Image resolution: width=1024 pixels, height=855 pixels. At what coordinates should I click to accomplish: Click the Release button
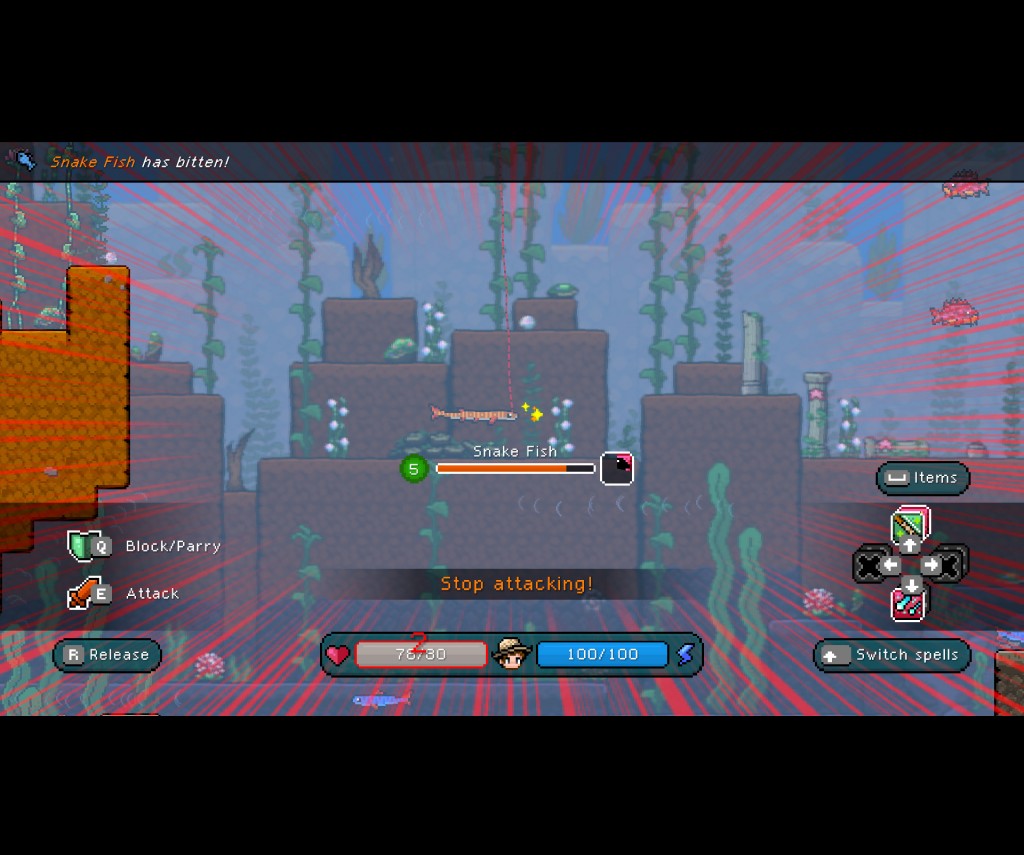click(x=107, y=655)
